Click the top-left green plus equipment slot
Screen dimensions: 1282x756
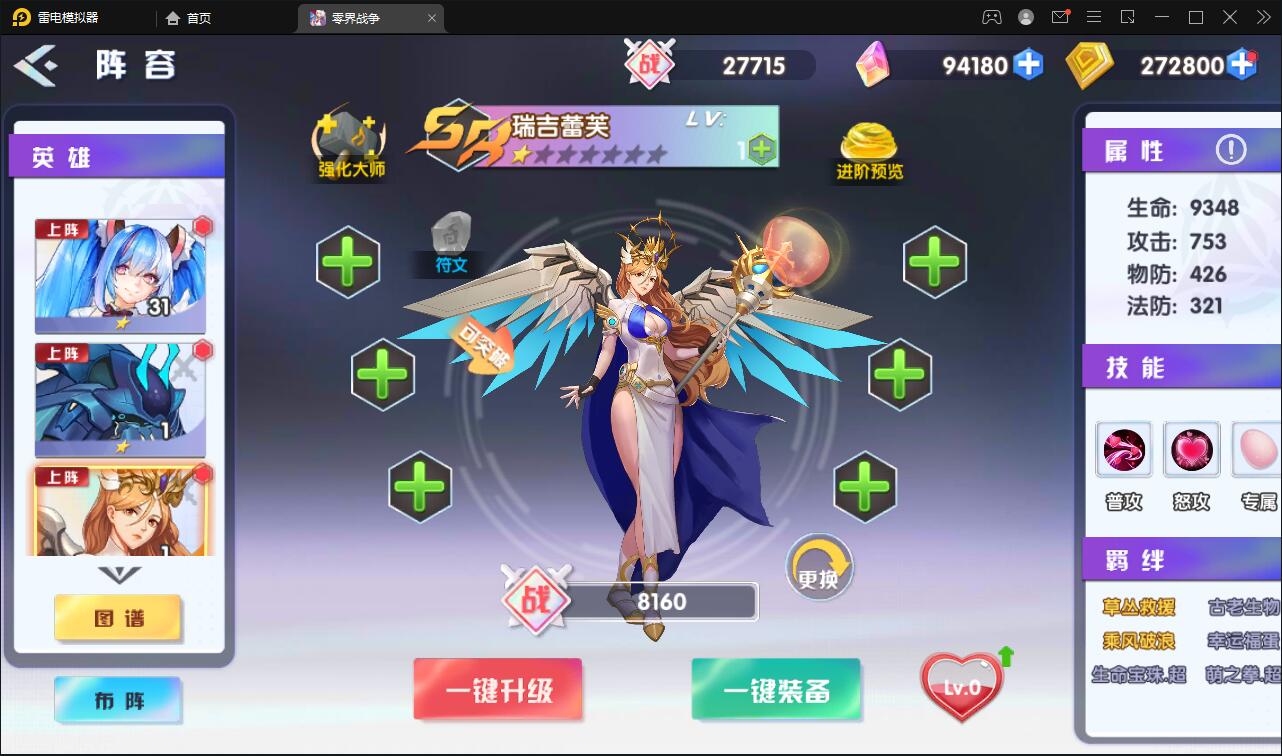tap(348, 262)
